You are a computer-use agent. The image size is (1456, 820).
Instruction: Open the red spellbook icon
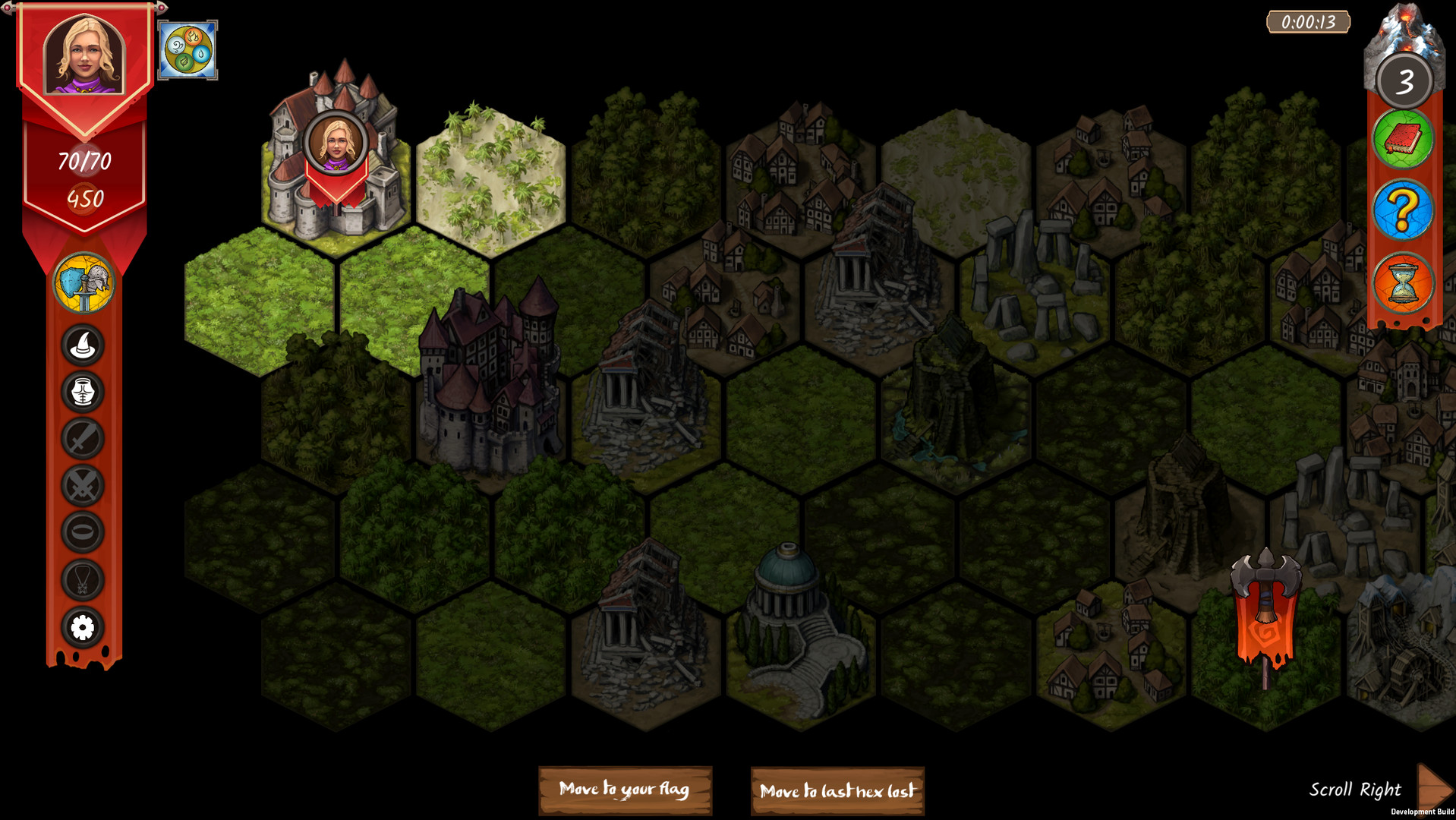click(1402, 139)
